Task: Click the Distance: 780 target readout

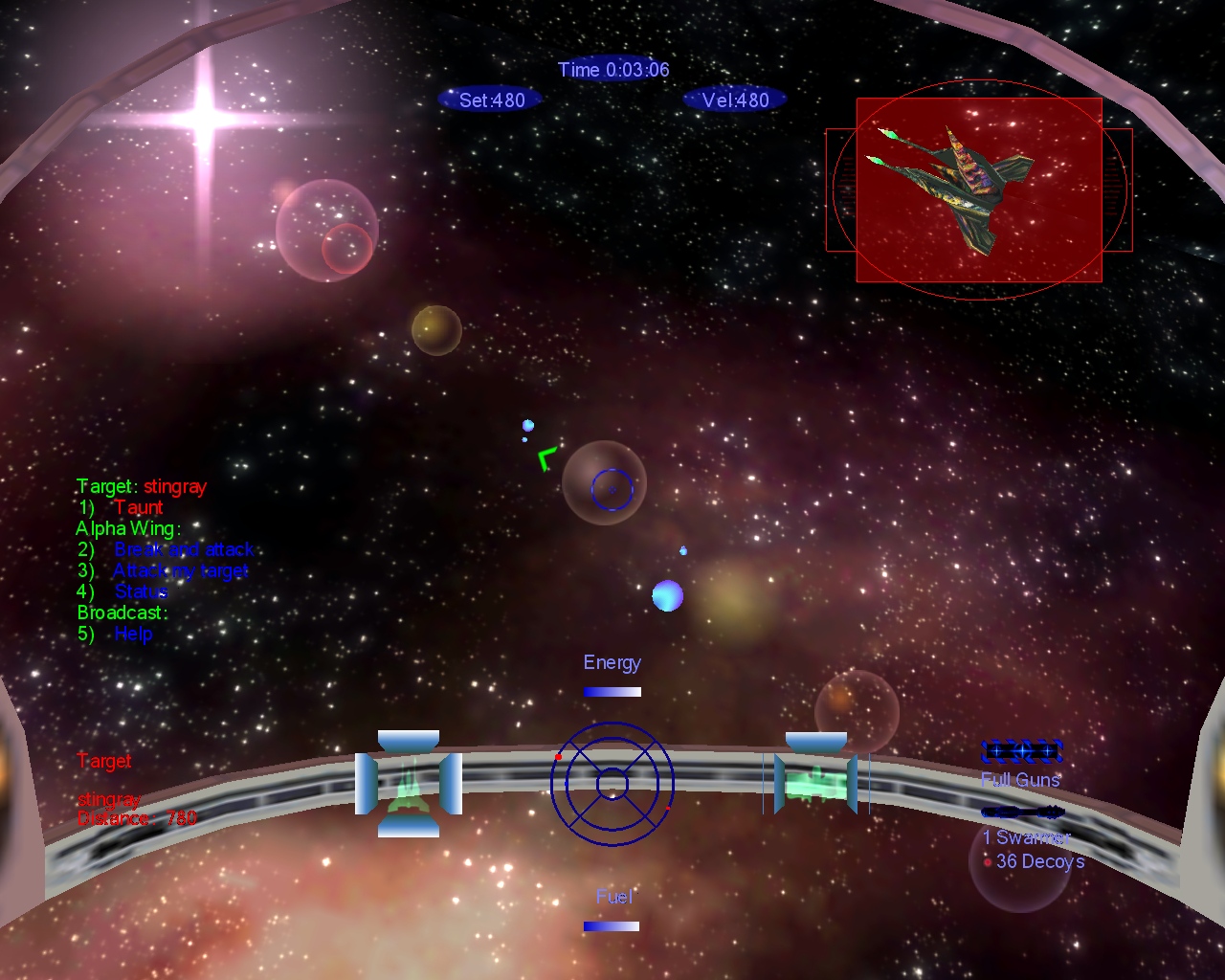Action: click(x=137, y=817)
